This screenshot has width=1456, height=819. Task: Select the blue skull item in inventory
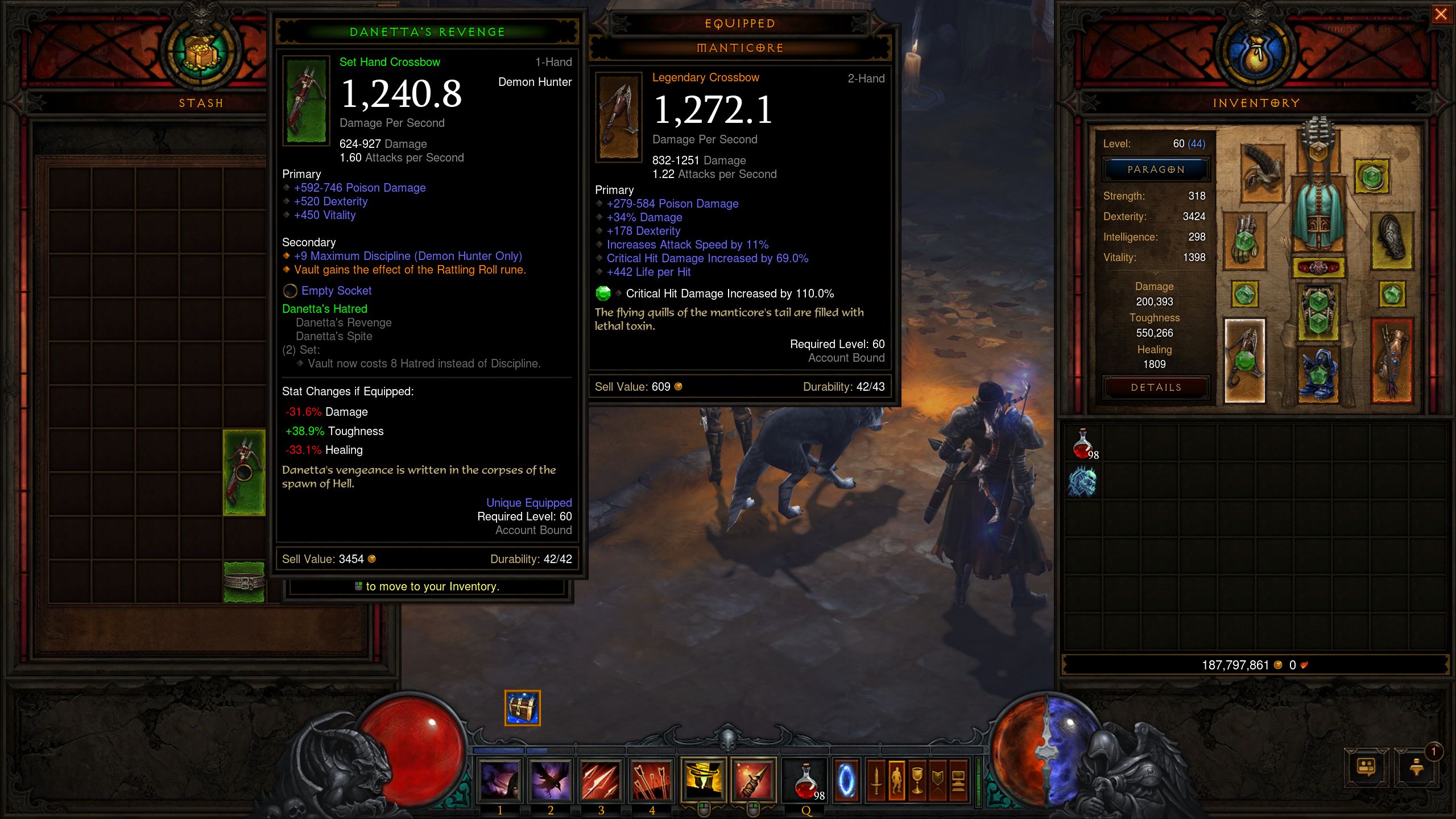[1082, 481]
